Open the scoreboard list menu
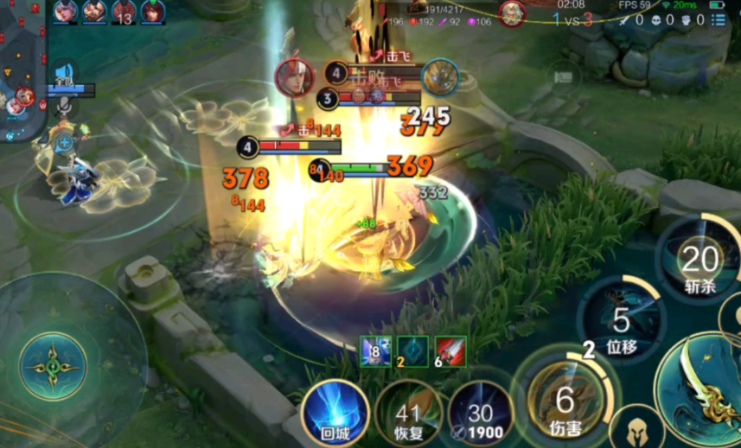Image resolution: width=741 pixels, height=448 pixels. (720, 20)
